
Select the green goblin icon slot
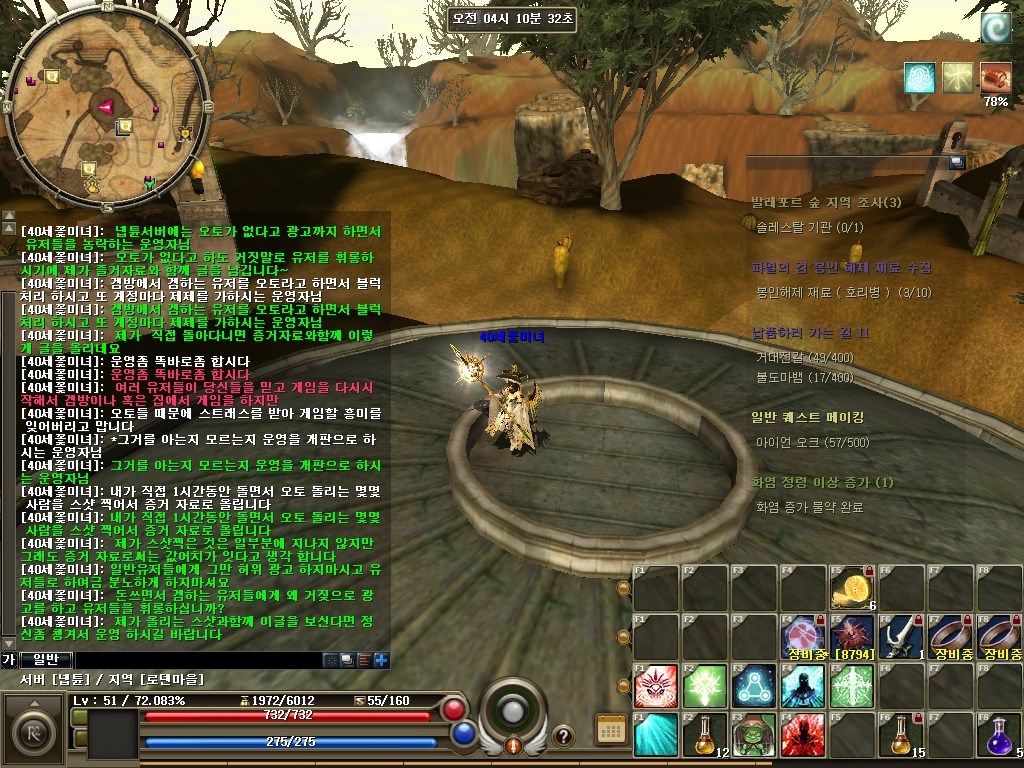click(754, 734)
